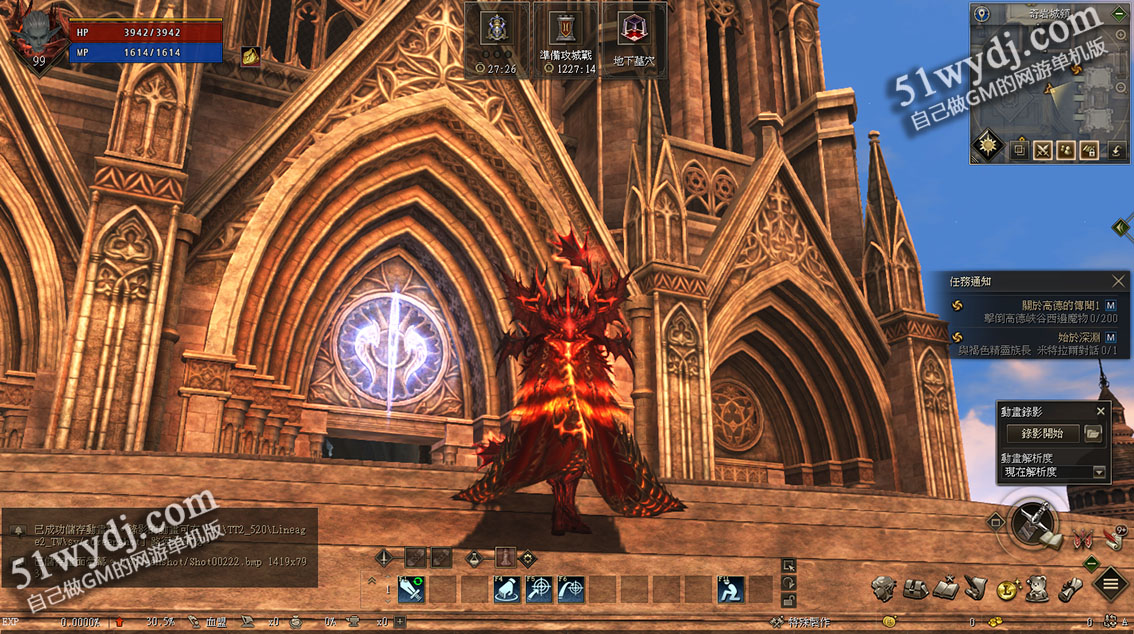Use the F6 curved-arrow target skill
This screenshot has height=634, width=1134.
click(571, 590)
